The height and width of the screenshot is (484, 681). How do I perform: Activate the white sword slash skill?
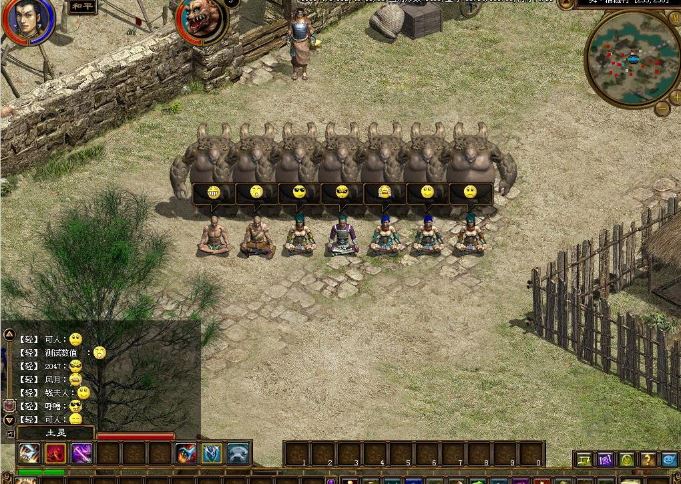(29, 454)
